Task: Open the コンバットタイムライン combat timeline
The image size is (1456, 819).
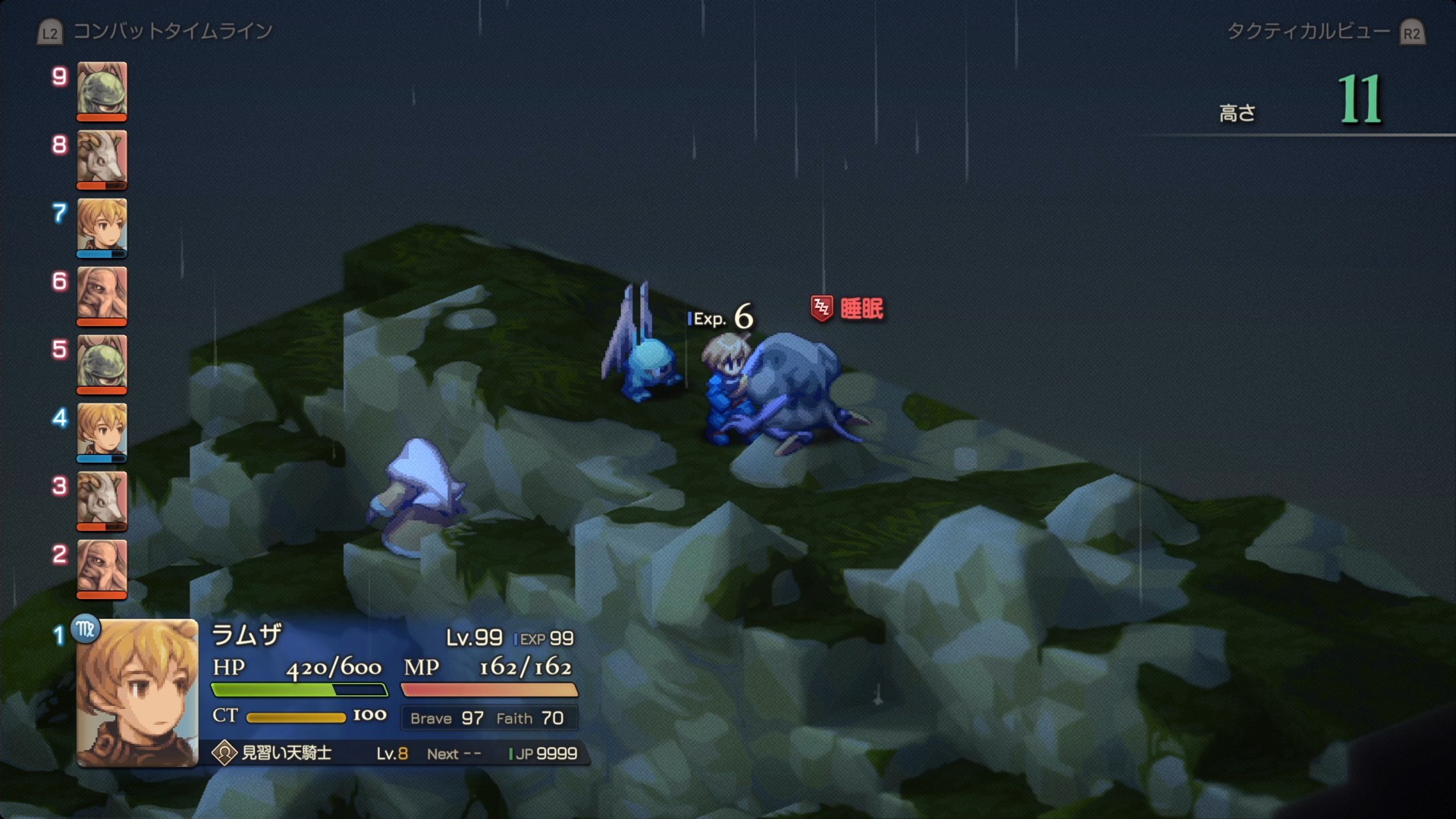Action: click(x=171, y=32)
